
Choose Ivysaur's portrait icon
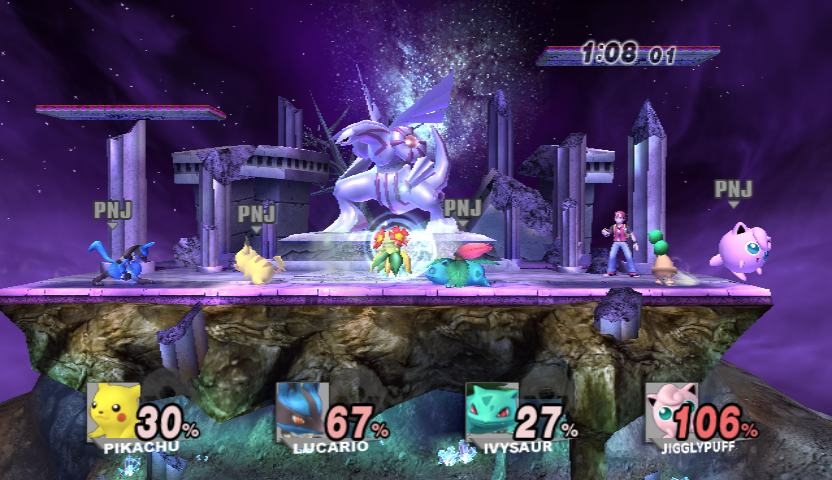491,411
